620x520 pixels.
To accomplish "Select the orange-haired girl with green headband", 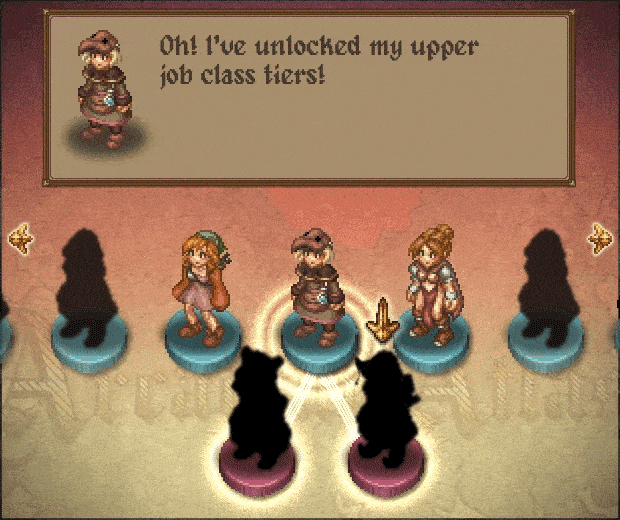I will tap(204, 286).
